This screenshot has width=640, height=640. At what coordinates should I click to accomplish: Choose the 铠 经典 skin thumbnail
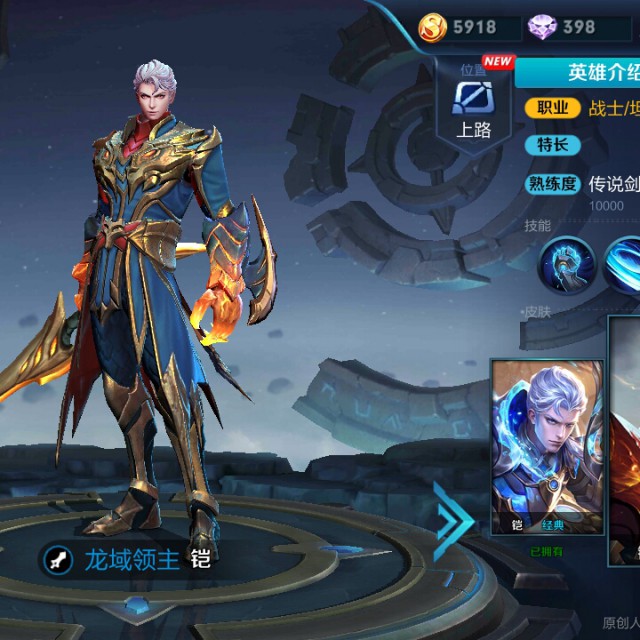coord(547,447)
